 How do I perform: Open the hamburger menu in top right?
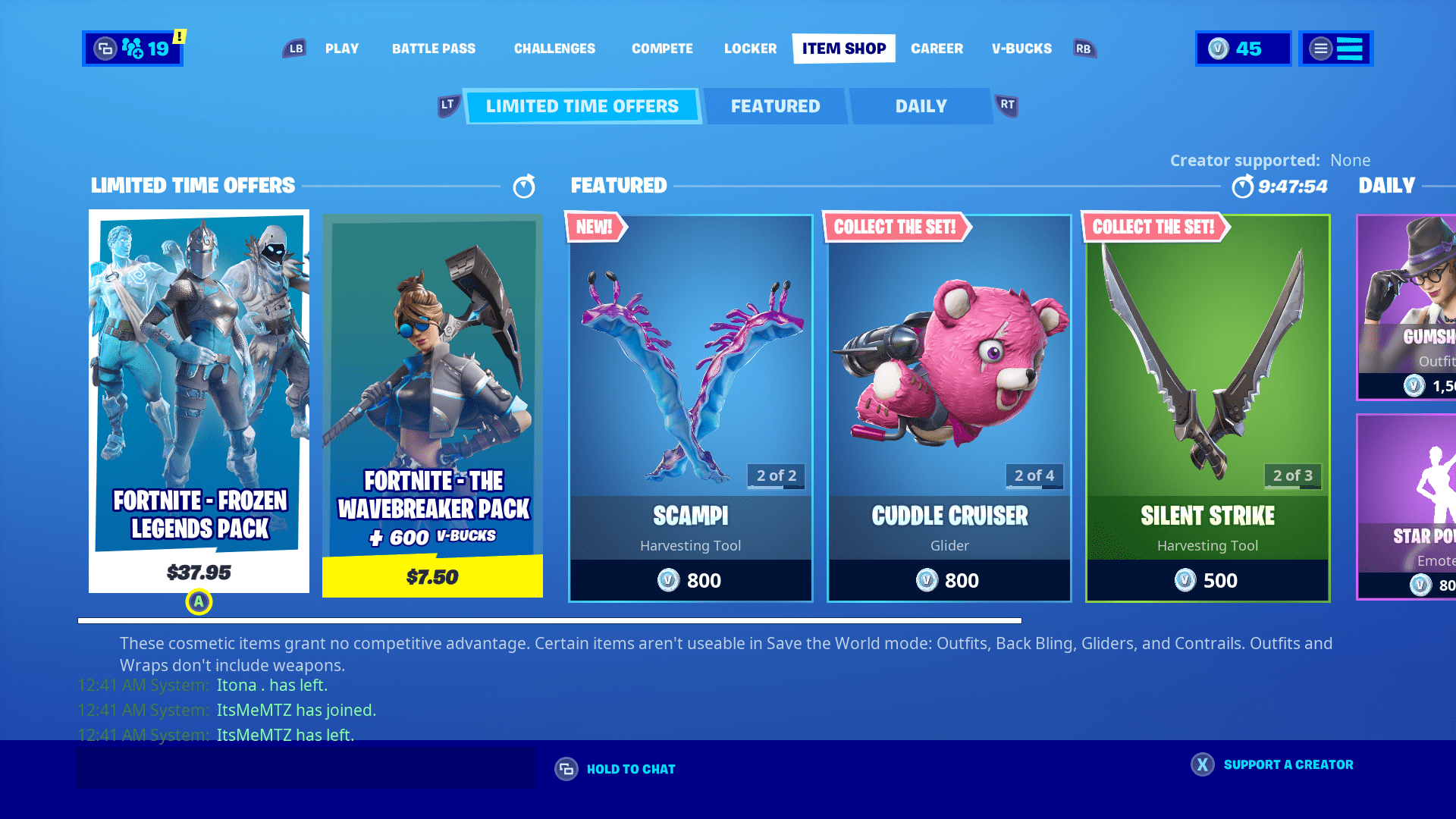(1335, 49)
